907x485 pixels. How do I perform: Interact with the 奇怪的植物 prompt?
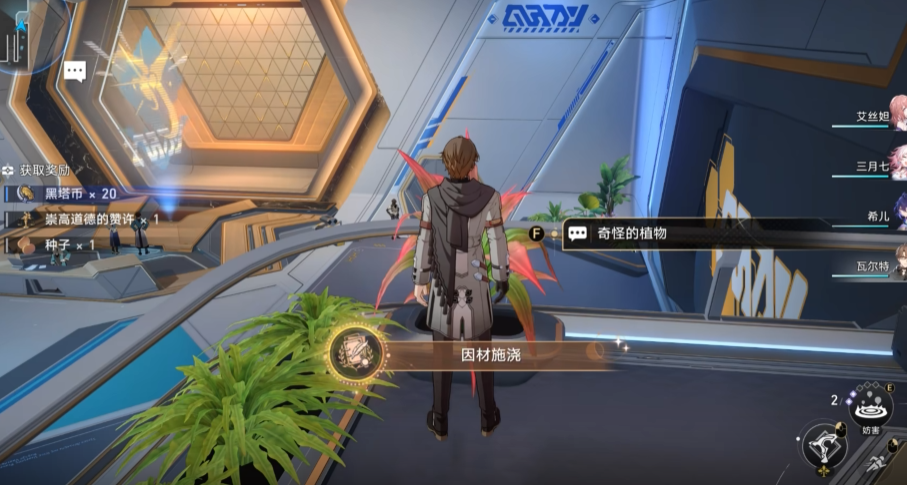[630, 234]
